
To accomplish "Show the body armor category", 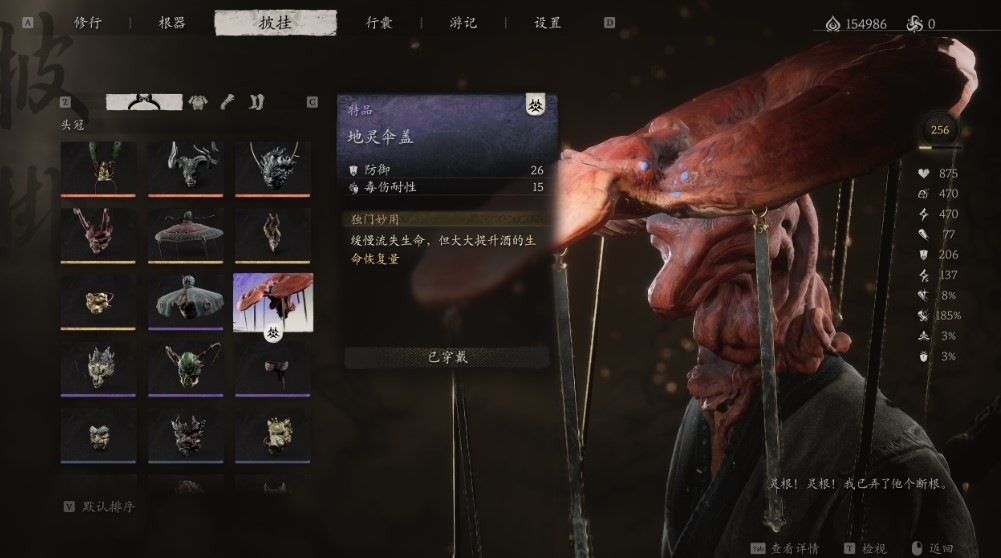I will click(199, 101).
